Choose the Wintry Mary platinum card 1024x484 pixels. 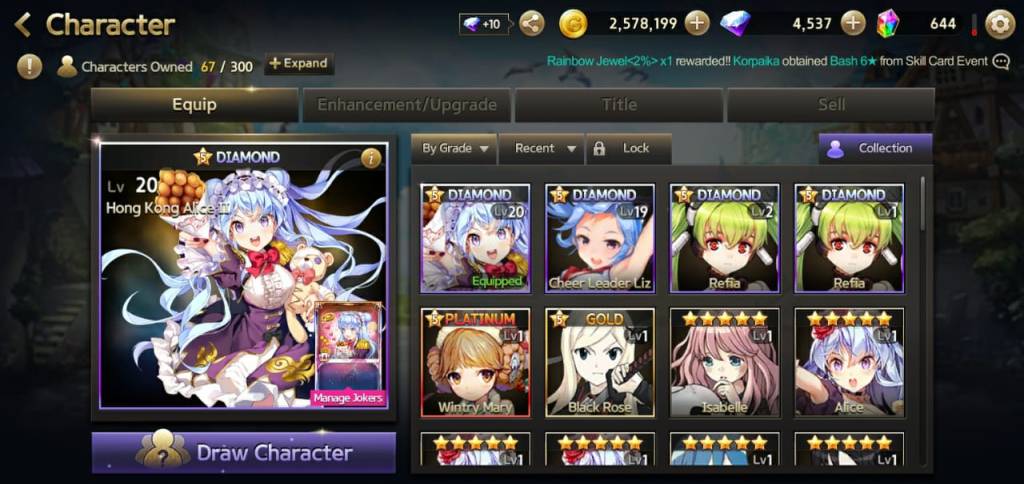pyautogui.click(x=475, y=362)
